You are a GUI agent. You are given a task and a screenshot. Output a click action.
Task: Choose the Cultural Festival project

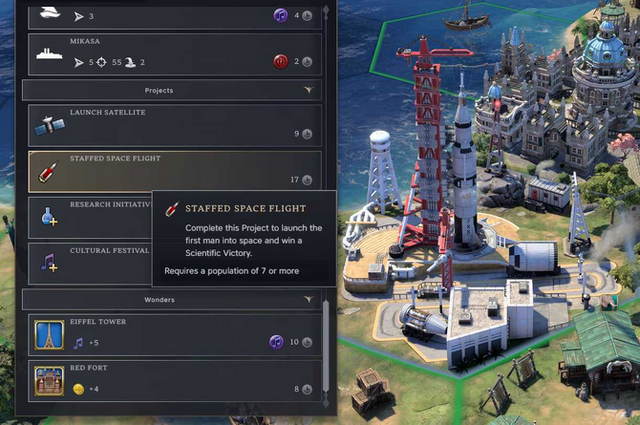88,262
